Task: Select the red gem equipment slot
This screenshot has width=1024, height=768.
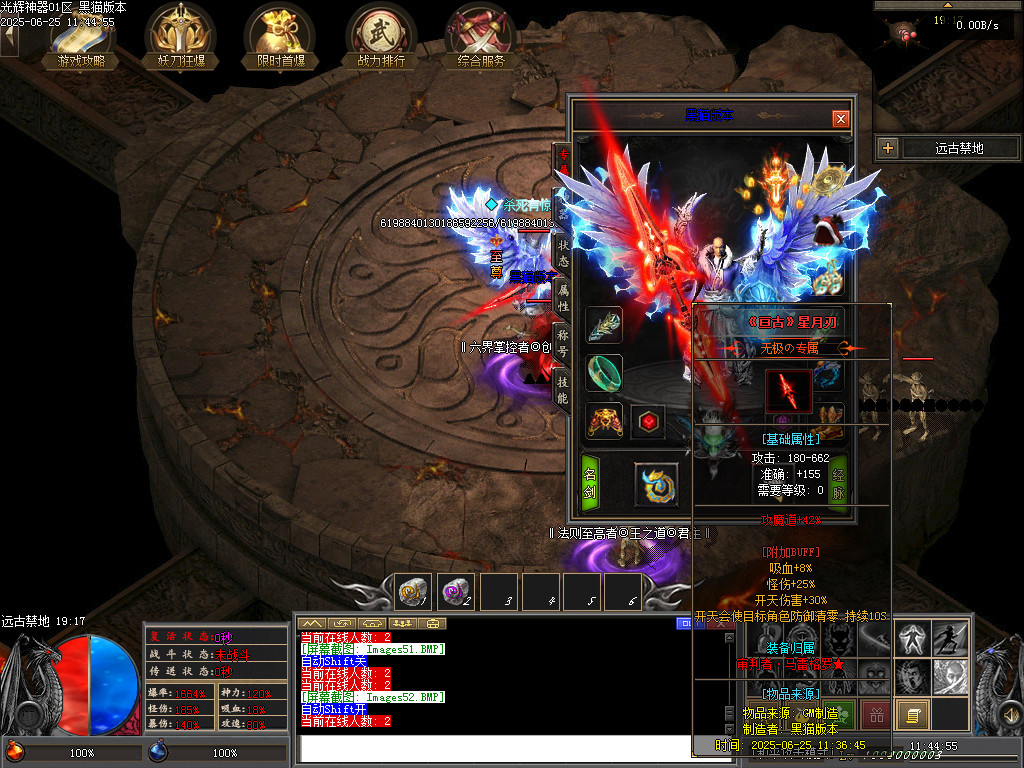Action: 648,422
